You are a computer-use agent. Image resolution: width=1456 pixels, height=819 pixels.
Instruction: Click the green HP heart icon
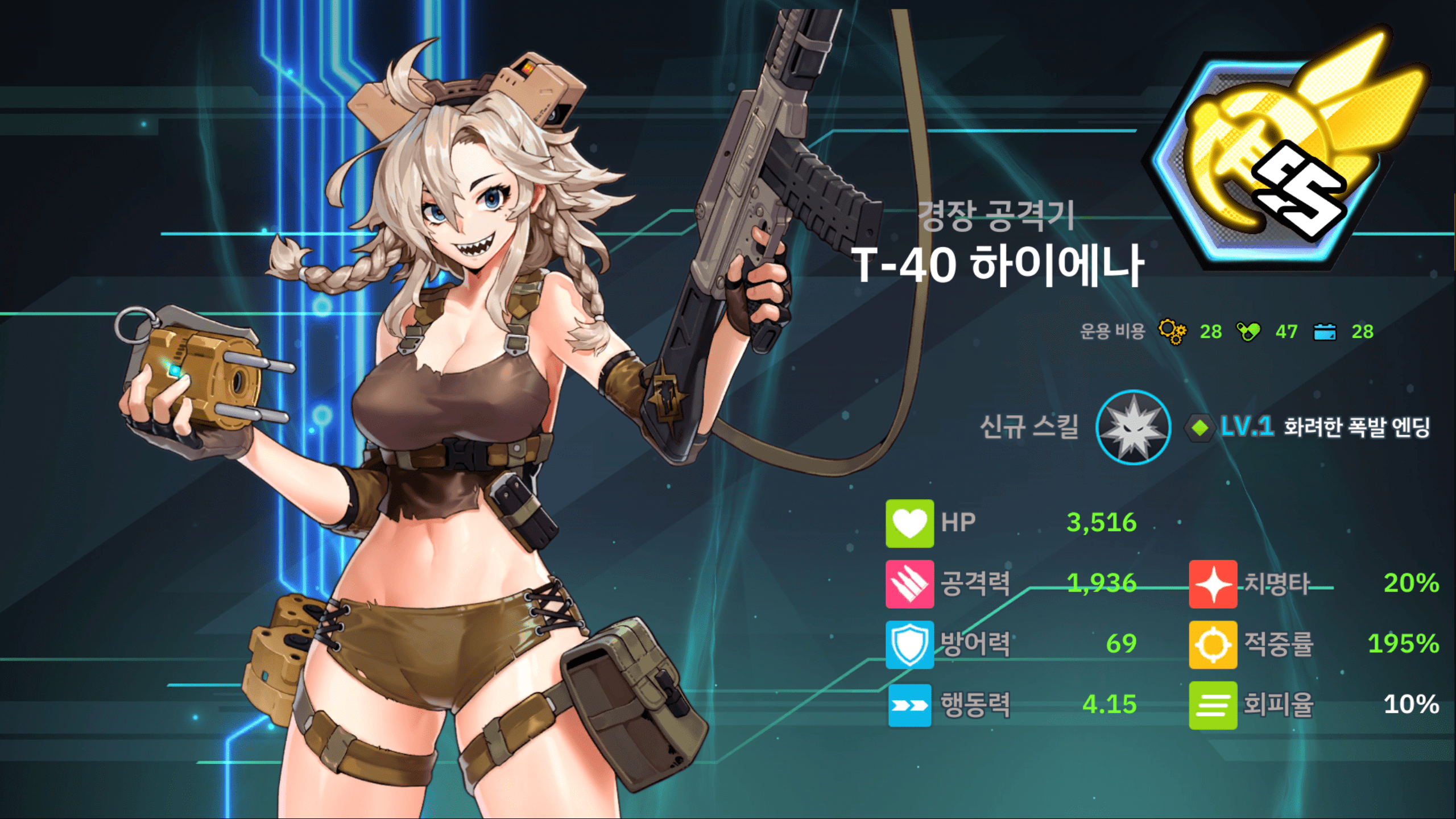click(909, 523)
